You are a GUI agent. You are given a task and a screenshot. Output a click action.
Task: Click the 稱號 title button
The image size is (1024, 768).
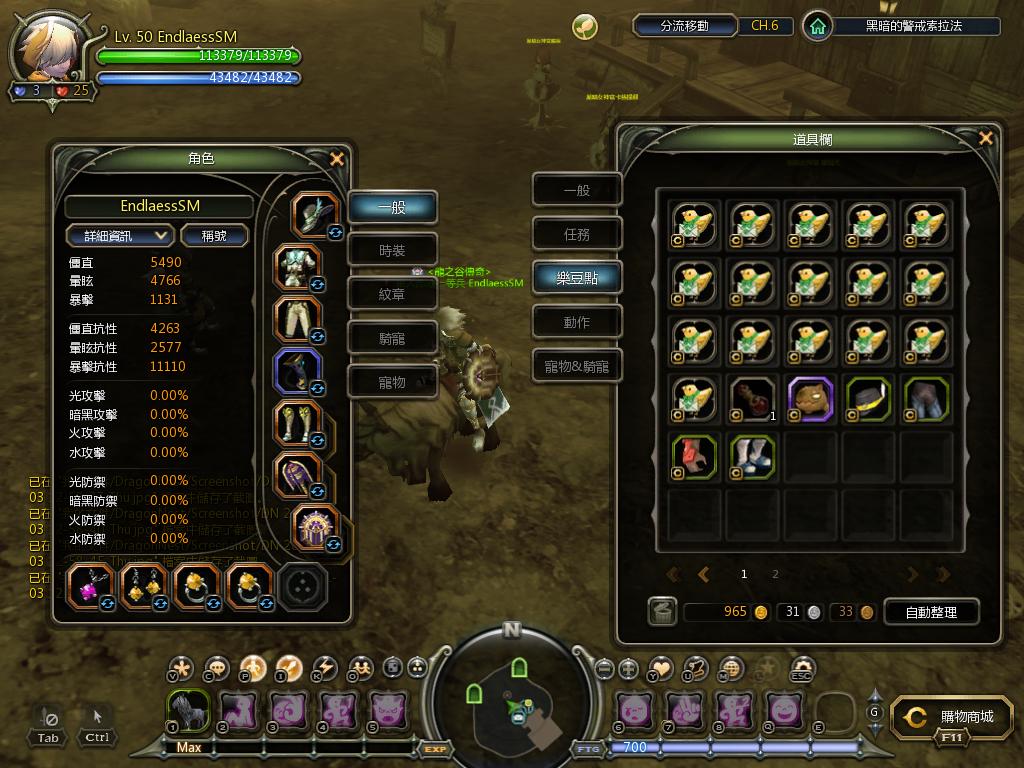pos(214,235)
